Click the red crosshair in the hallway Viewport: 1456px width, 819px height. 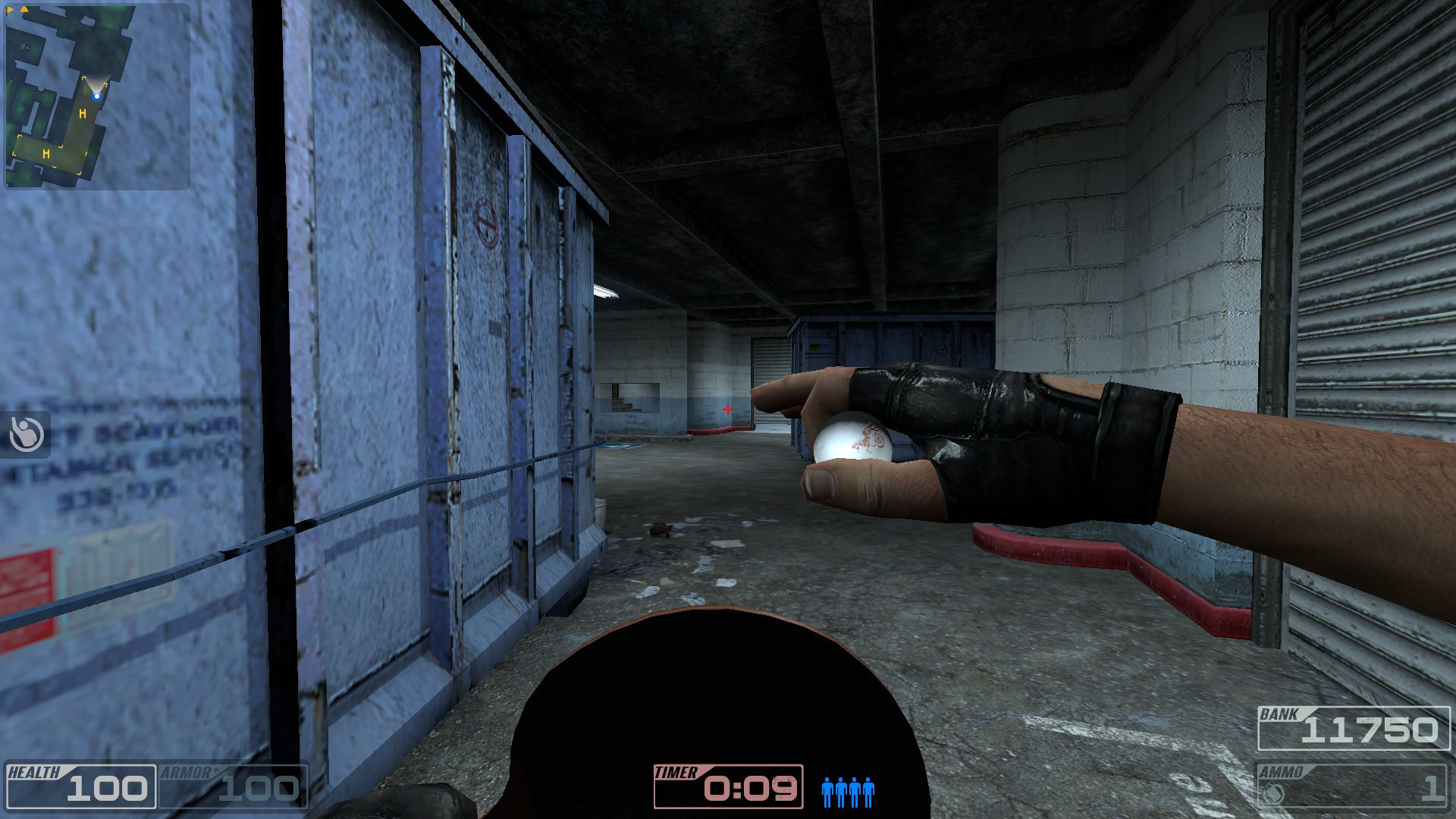729,409
